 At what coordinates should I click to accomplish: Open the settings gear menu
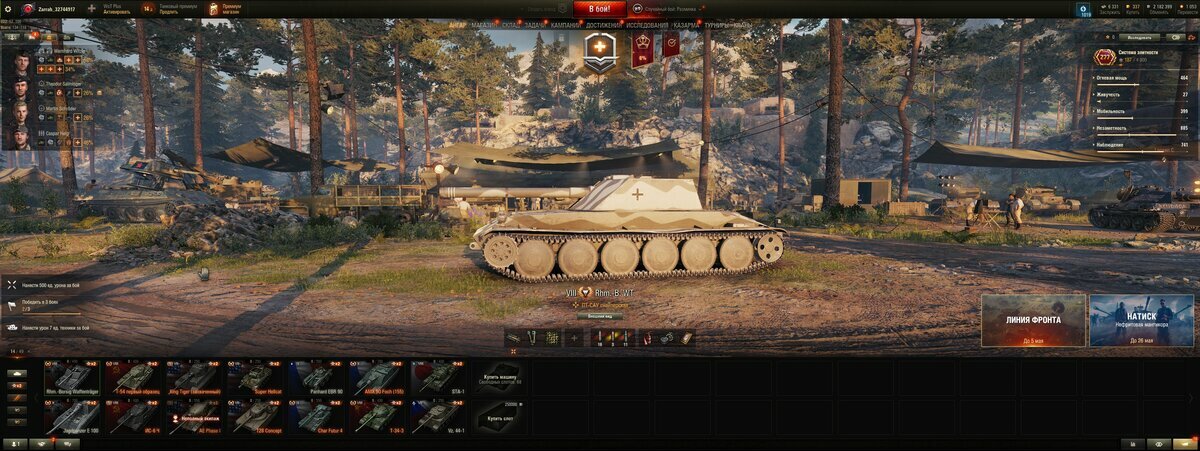coord(9,9)
